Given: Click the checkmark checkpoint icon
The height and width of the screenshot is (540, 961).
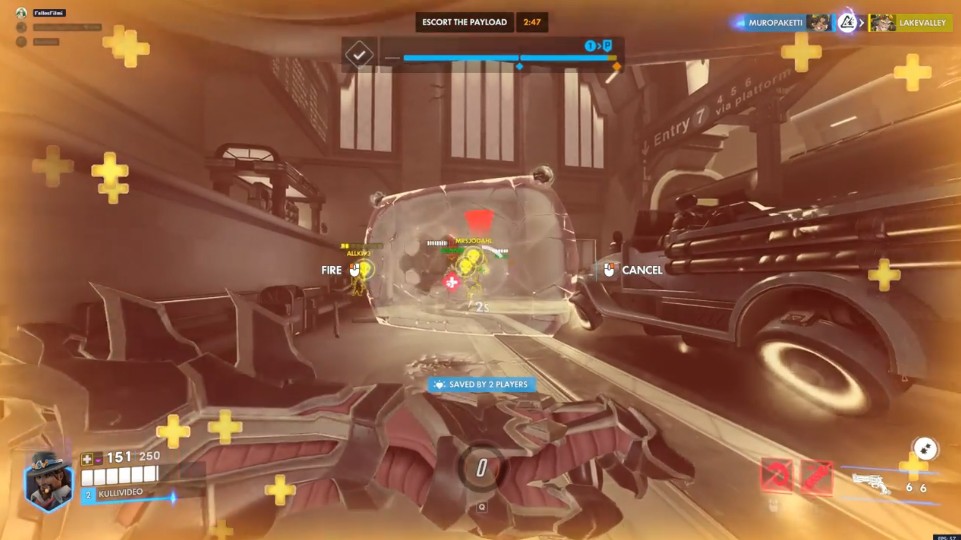Looking at the screenshot, I should click(x=358, y=54).
